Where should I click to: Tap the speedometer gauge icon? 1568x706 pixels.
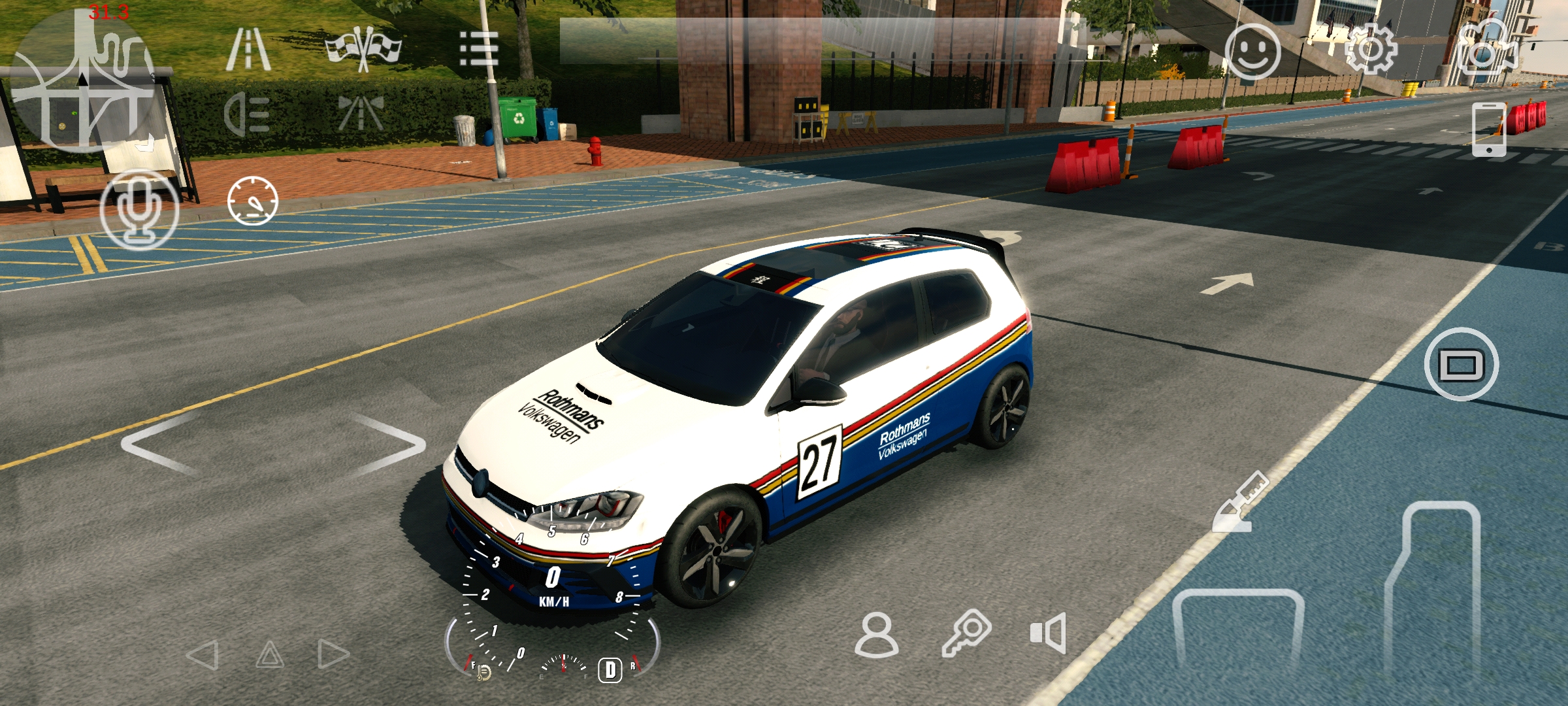tap(253, 201)
